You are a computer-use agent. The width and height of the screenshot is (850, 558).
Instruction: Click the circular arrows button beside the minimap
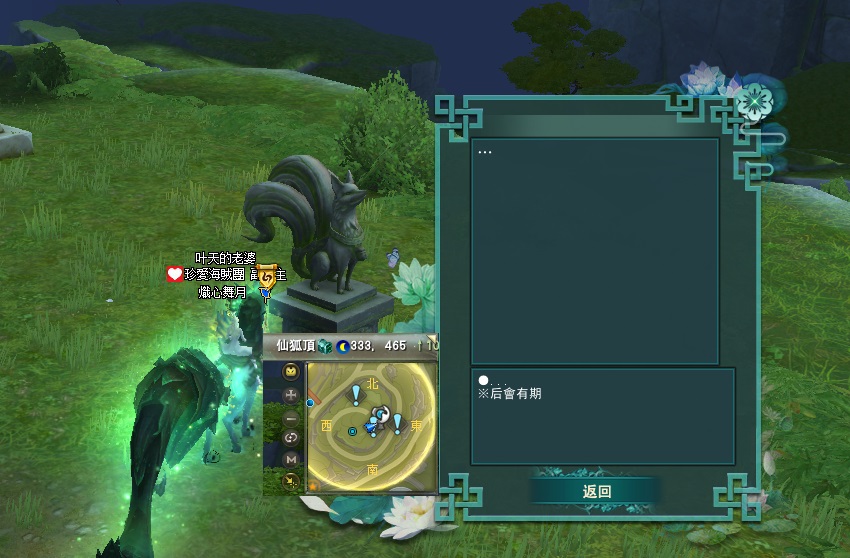tap(291, 438)
